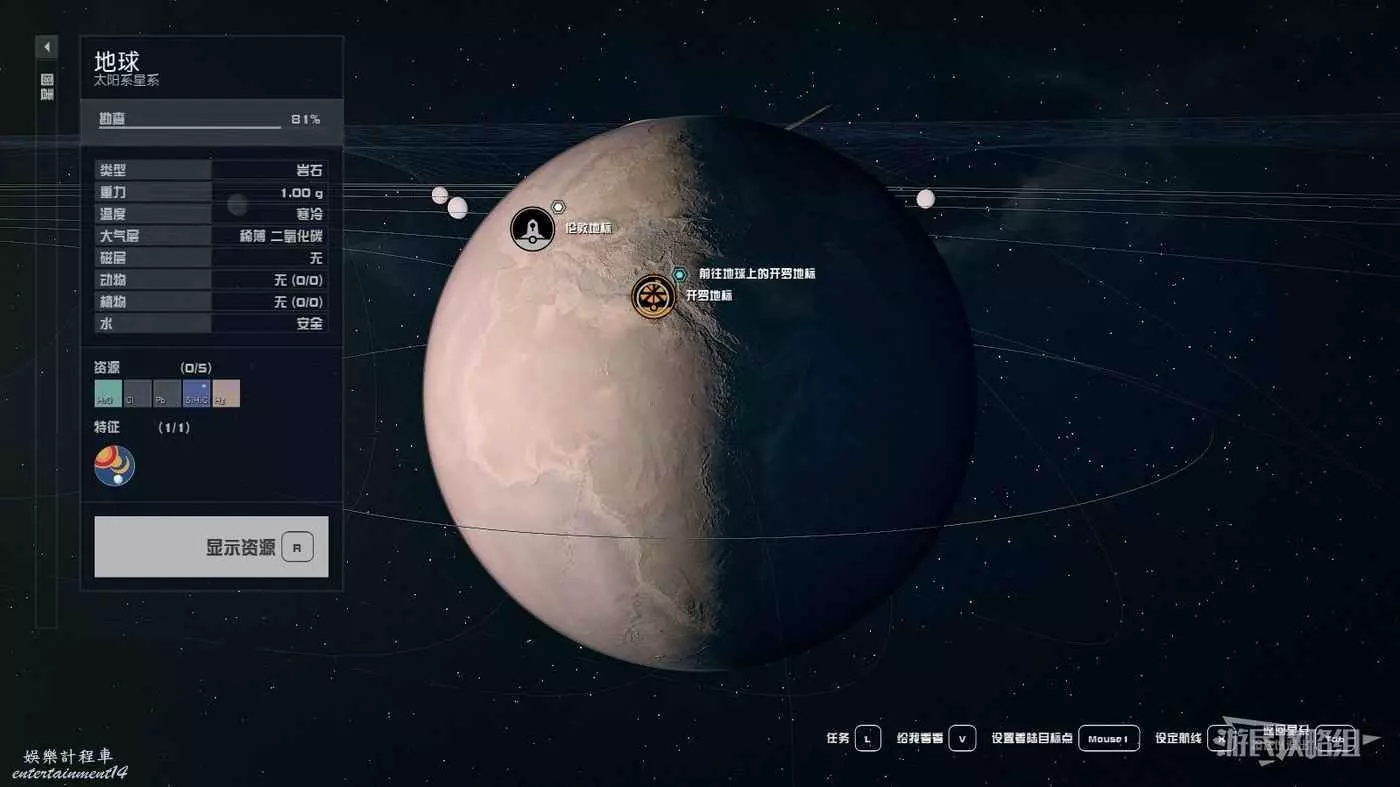Click the 显示资源 (Show Resources) button
This screenshot has height=787, width=1400.
[x=211, y=547]
